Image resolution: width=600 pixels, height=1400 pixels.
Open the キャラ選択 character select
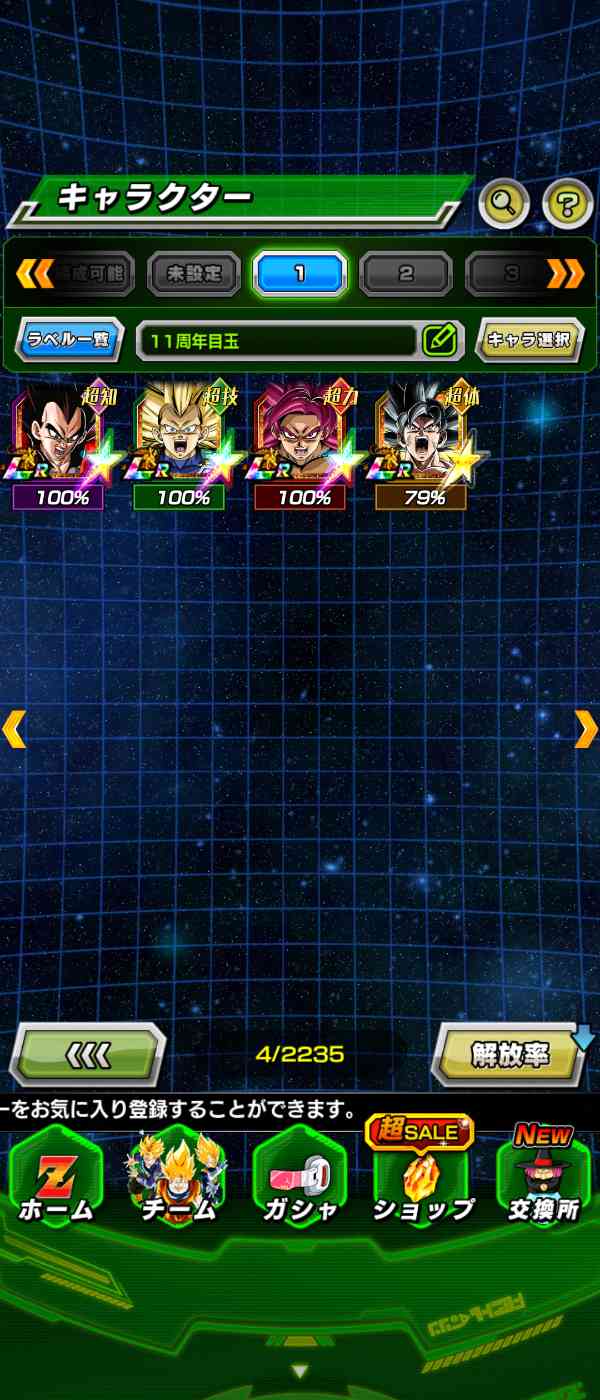[x=529, y=340]
